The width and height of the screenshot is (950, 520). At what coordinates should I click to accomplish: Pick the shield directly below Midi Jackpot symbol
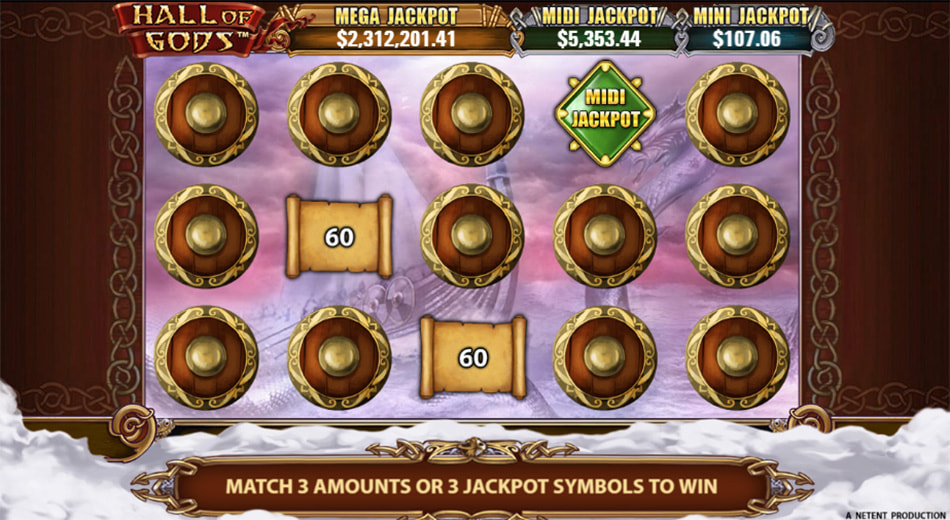point(605,235)
